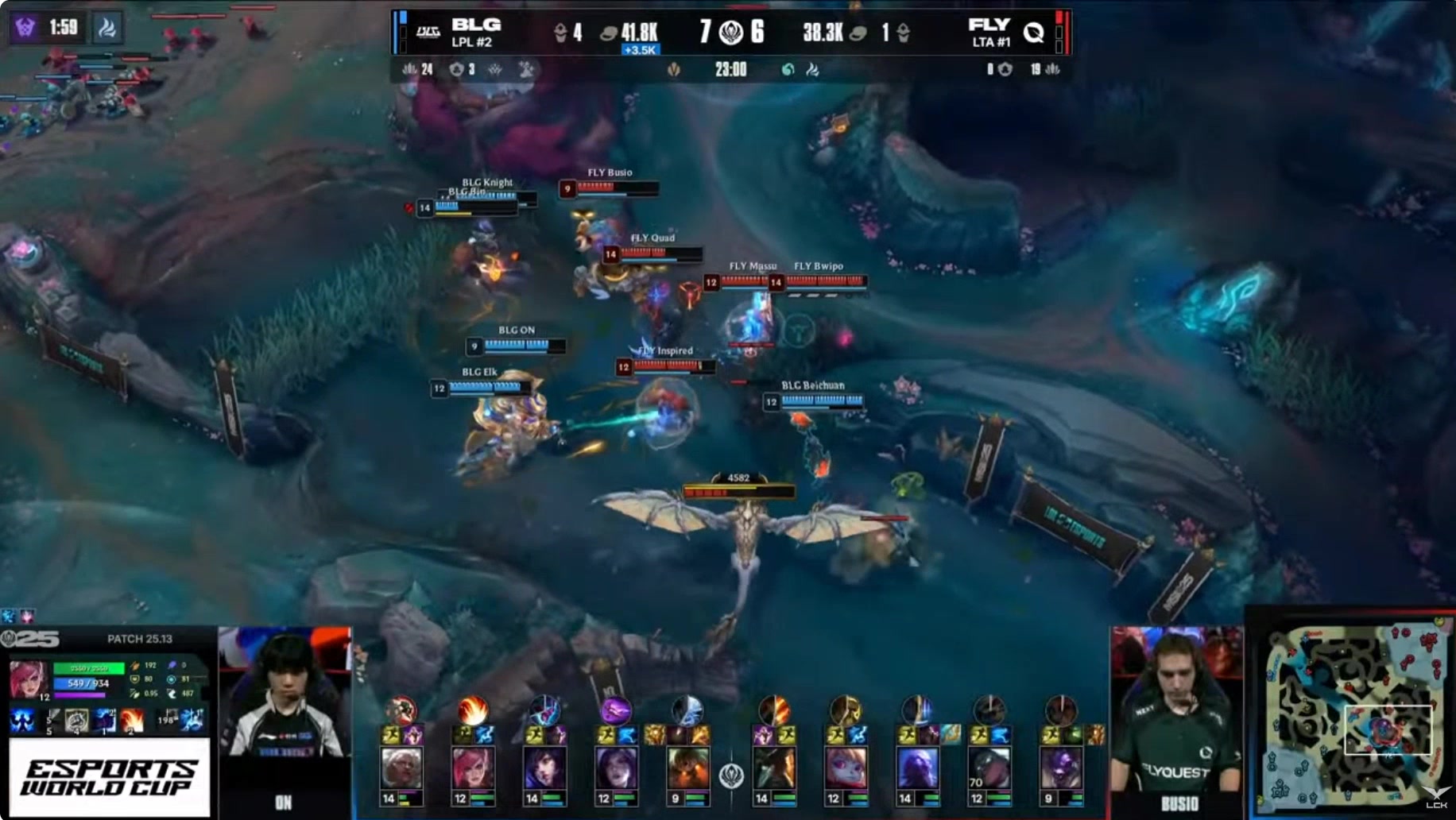This screenshot has height=820, width=1456.
Task: Pick the blonde pigtailed level 12 champion portrait
Action: pyautogui.click(x=846, y=769)
